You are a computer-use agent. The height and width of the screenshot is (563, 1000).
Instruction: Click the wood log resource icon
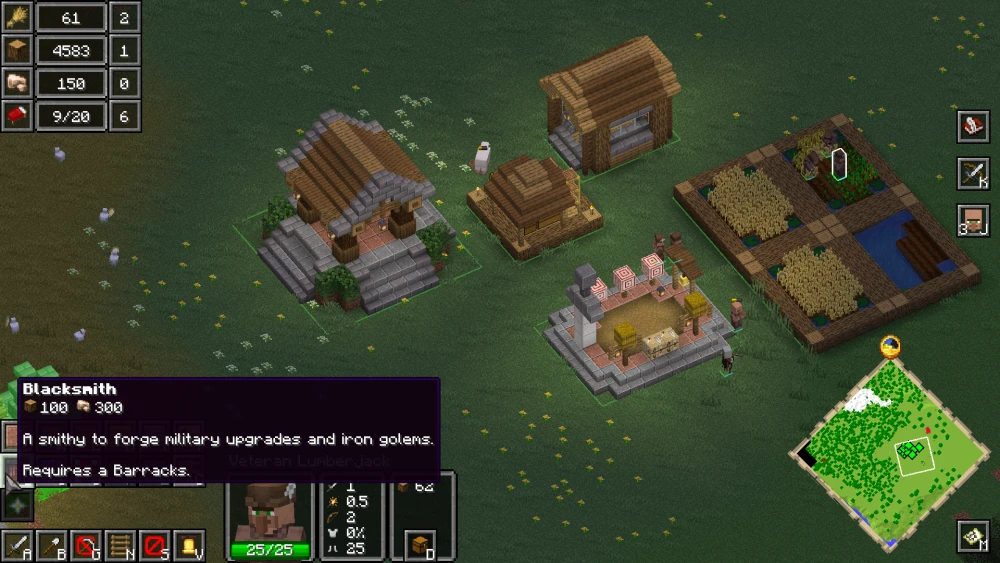[17, 50]
